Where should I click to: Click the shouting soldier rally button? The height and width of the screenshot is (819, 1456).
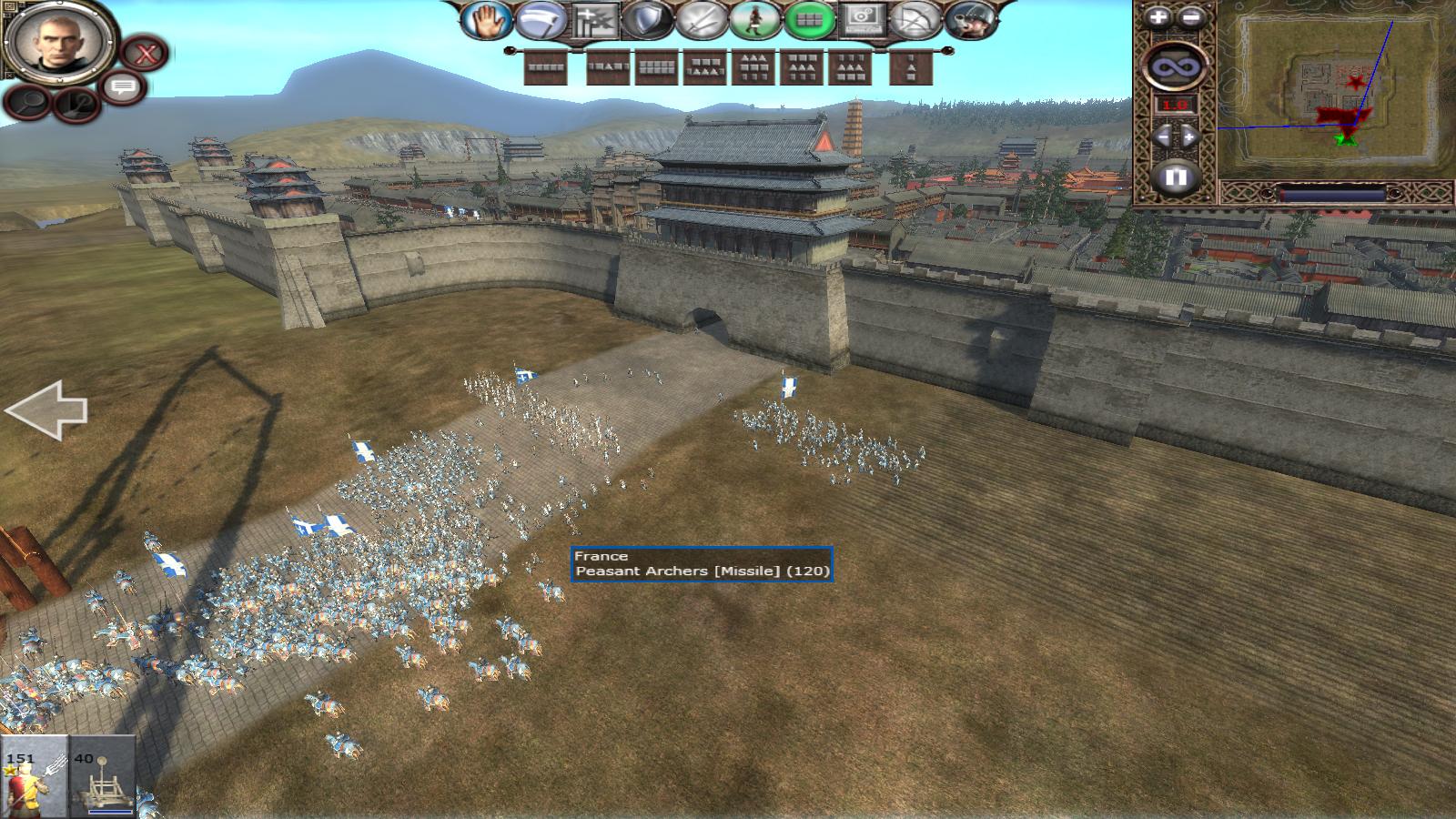[x=969, y=20]
